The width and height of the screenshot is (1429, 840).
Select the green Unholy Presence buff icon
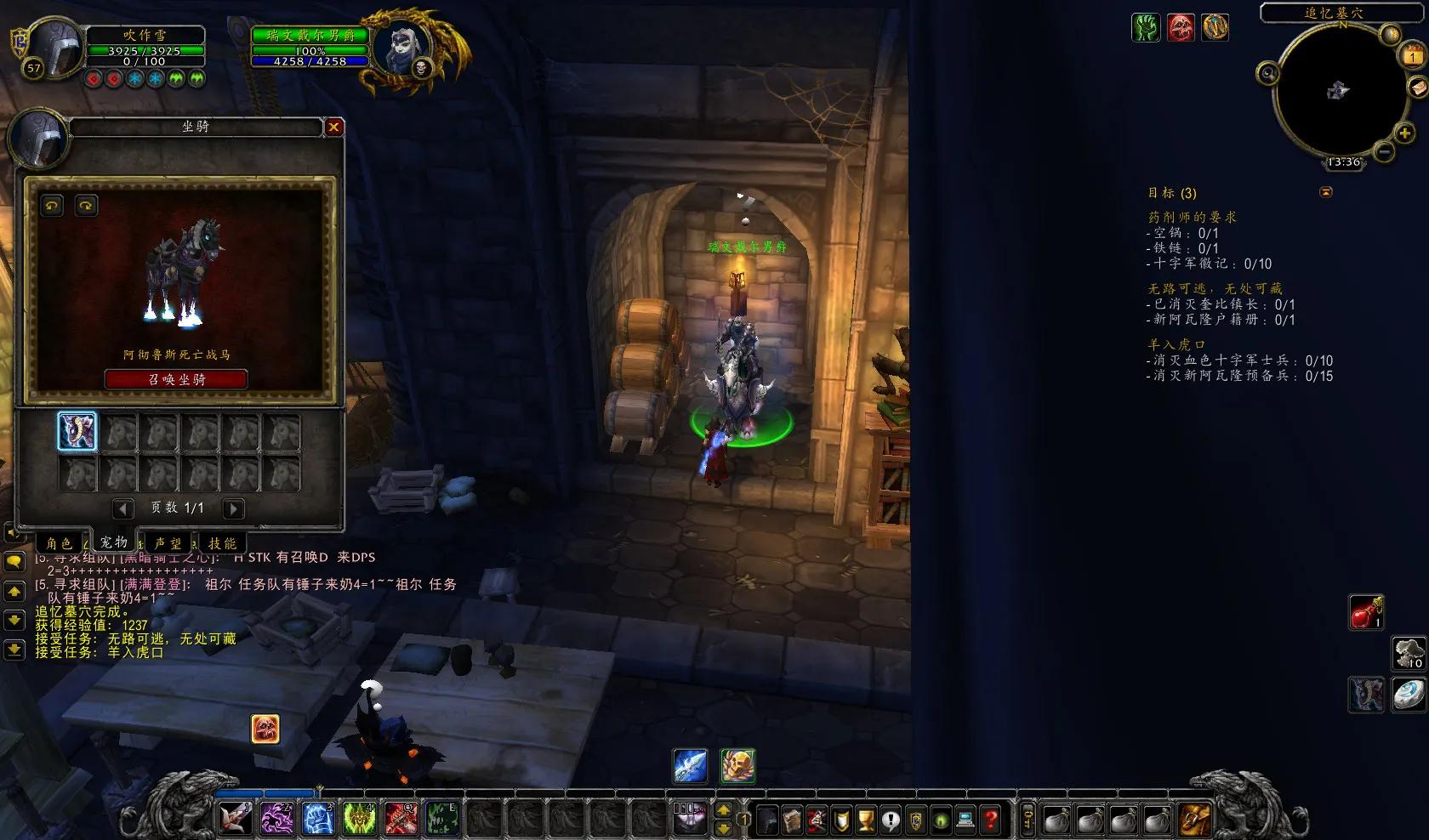[x=1147, y=28]
